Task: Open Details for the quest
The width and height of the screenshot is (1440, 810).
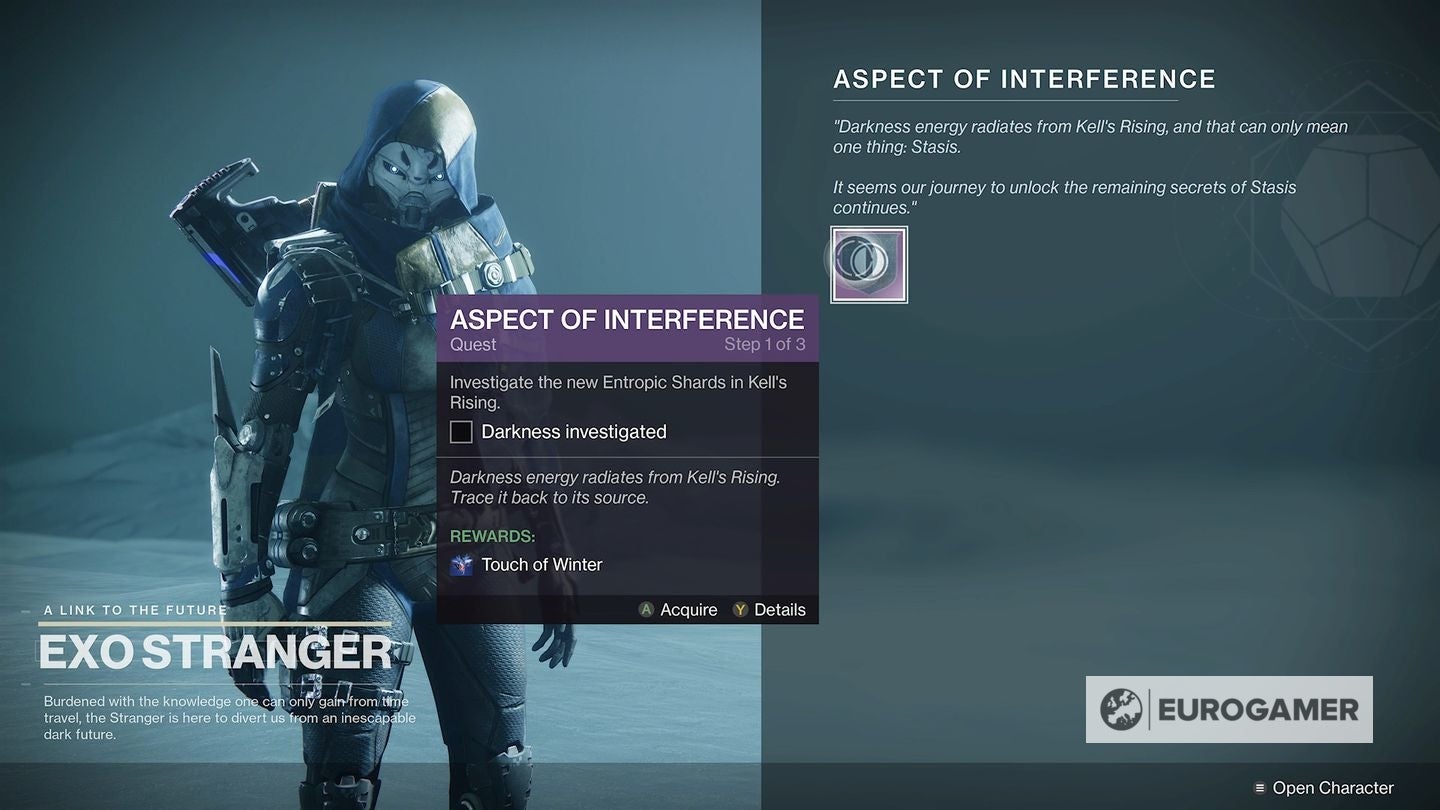Action: coord(779,609)
